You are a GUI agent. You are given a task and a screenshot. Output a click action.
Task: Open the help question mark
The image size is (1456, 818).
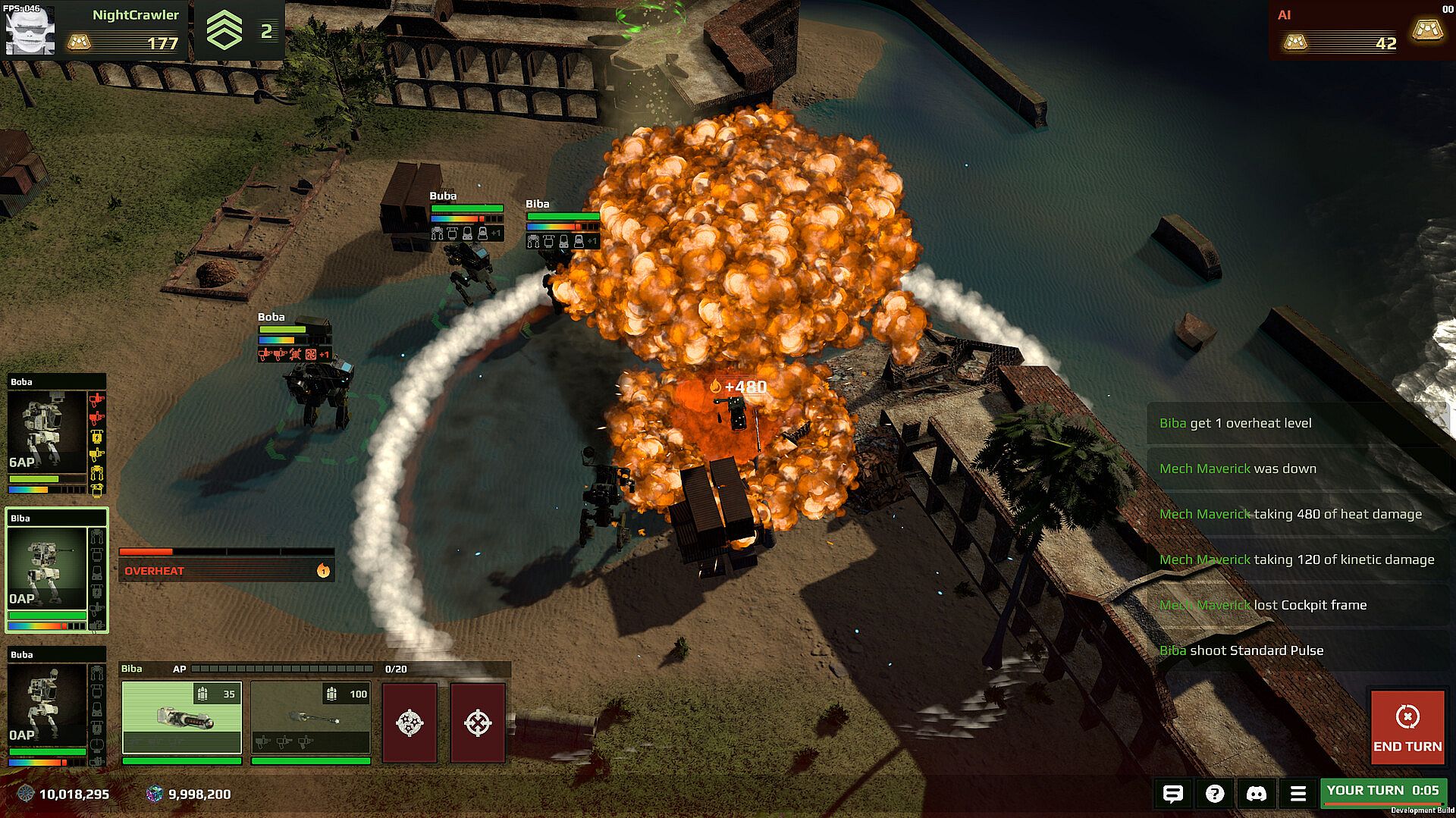pyautogui.click(x=1214, y=793)
